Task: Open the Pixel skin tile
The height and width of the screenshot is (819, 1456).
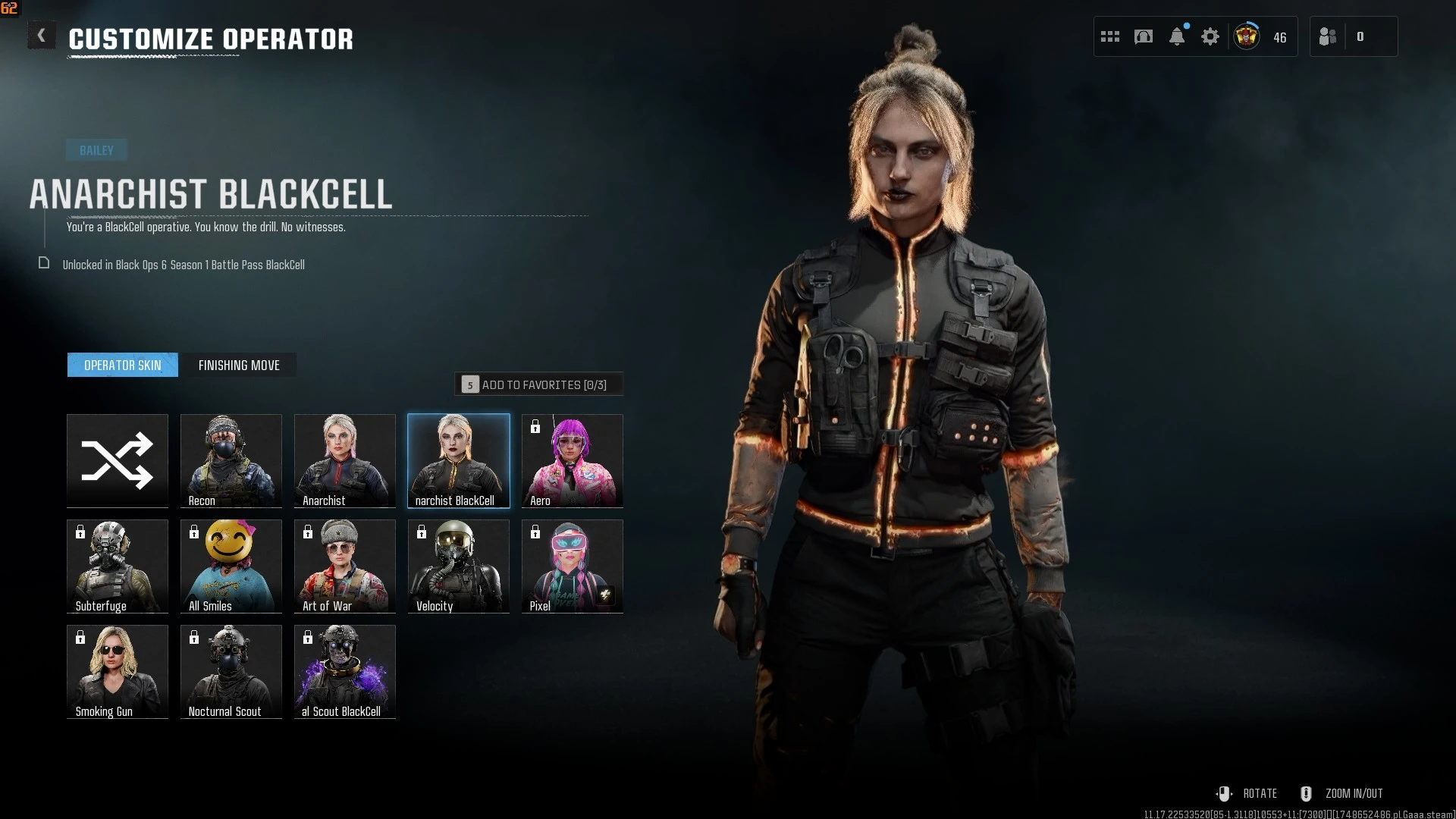Action: pyautogui.click(x=573, y=566)
